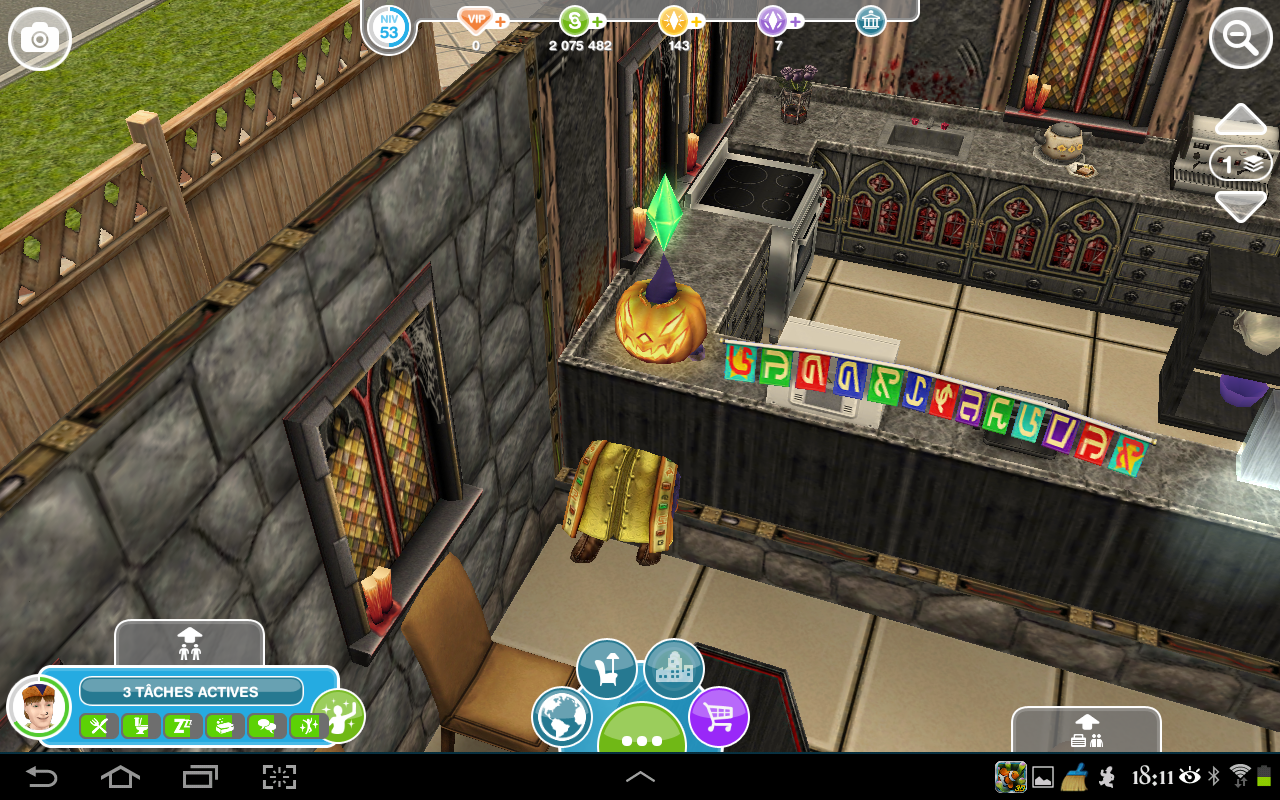Tap the Android back arrow
Viewport: 1280px width, 800px height.
tap(42, 776)
